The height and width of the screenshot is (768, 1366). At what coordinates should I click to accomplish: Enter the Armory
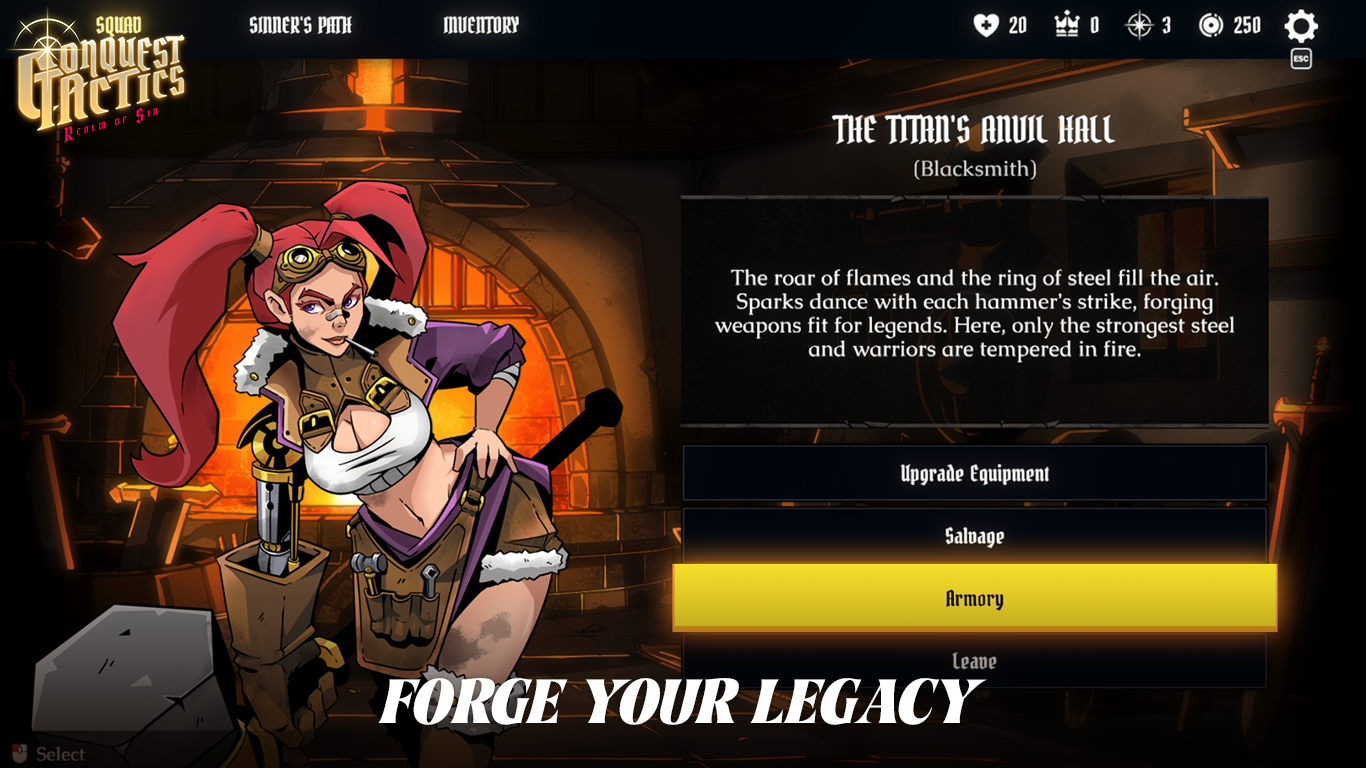[x=974, y=598]
